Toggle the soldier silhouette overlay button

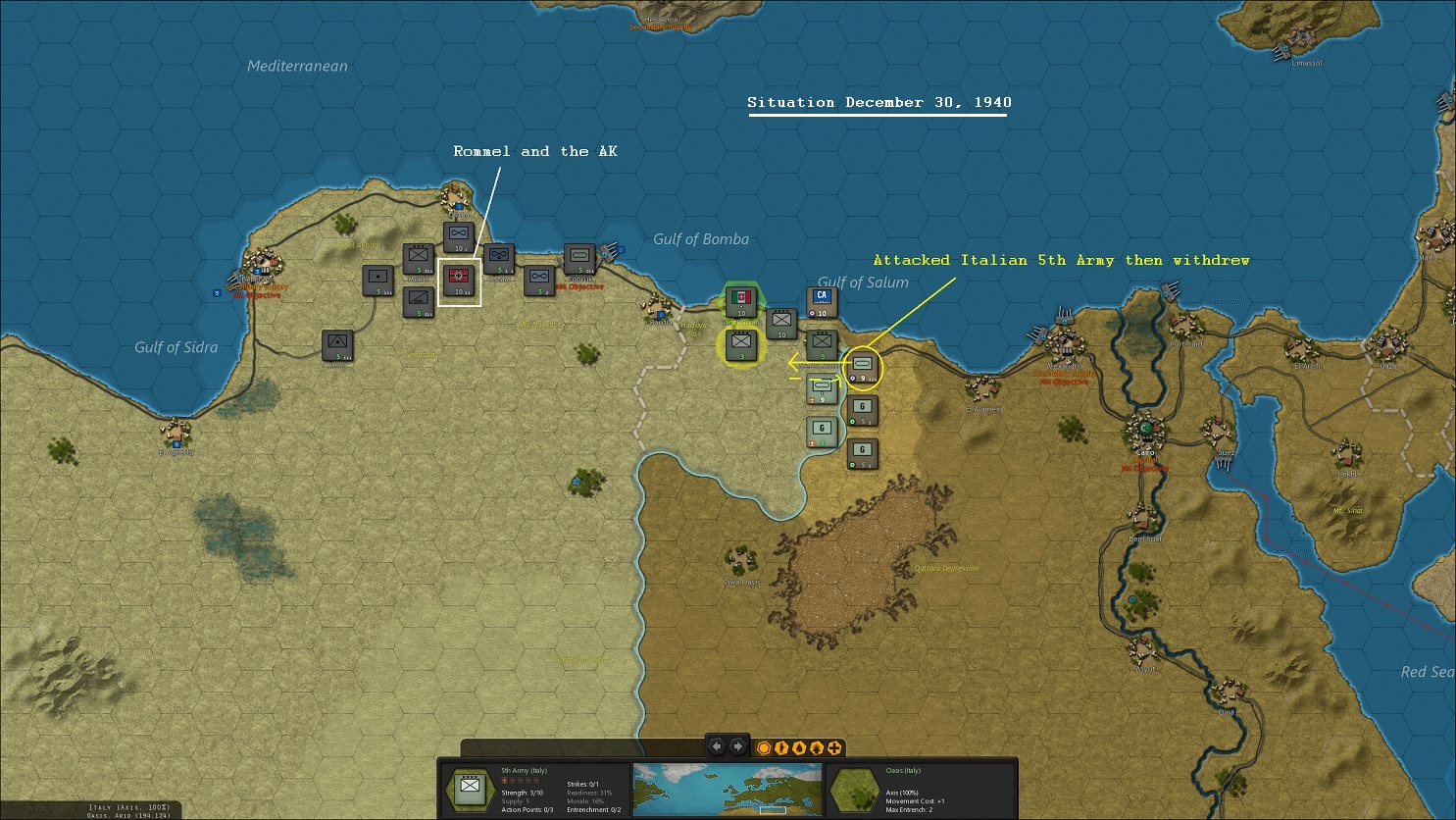point(781,748)
